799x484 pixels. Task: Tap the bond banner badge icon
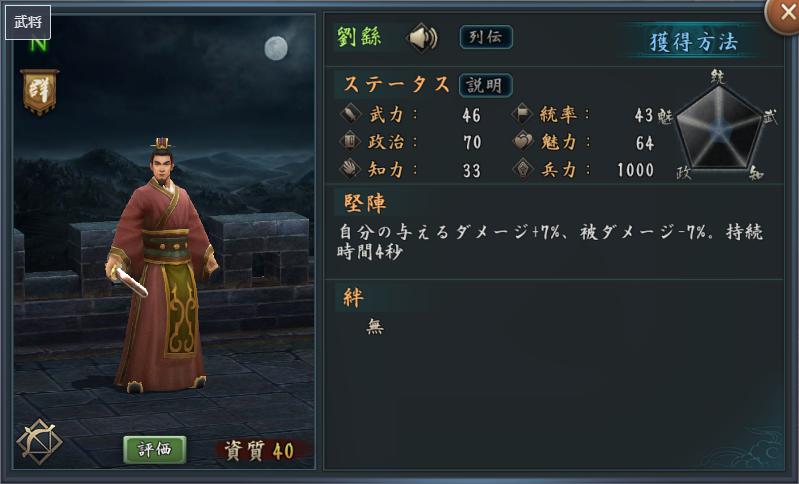pyautogui.click(x=38, y=93)
